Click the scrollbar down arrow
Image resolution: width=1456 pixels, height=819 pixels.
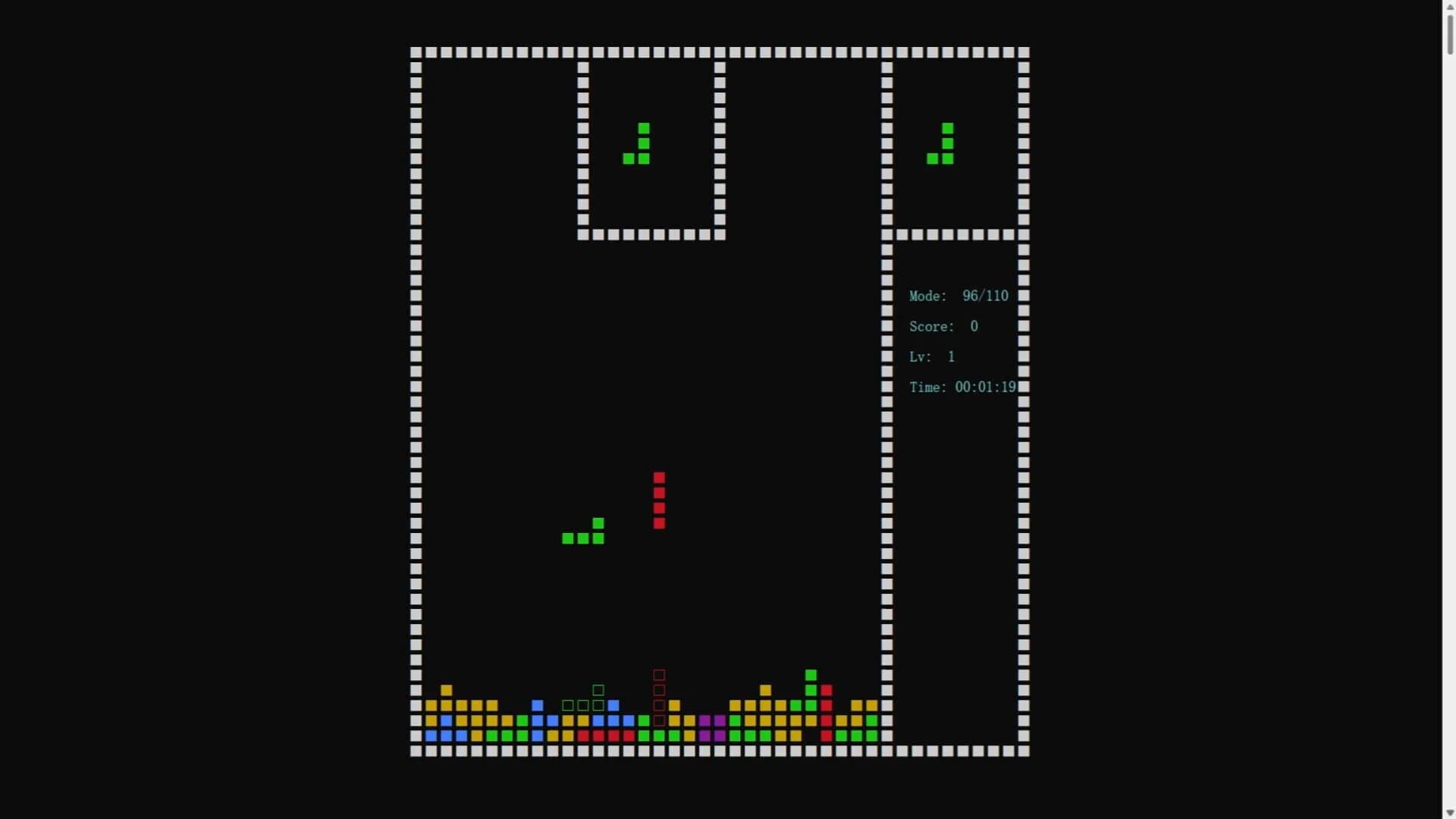click(x=1447, y=812)
